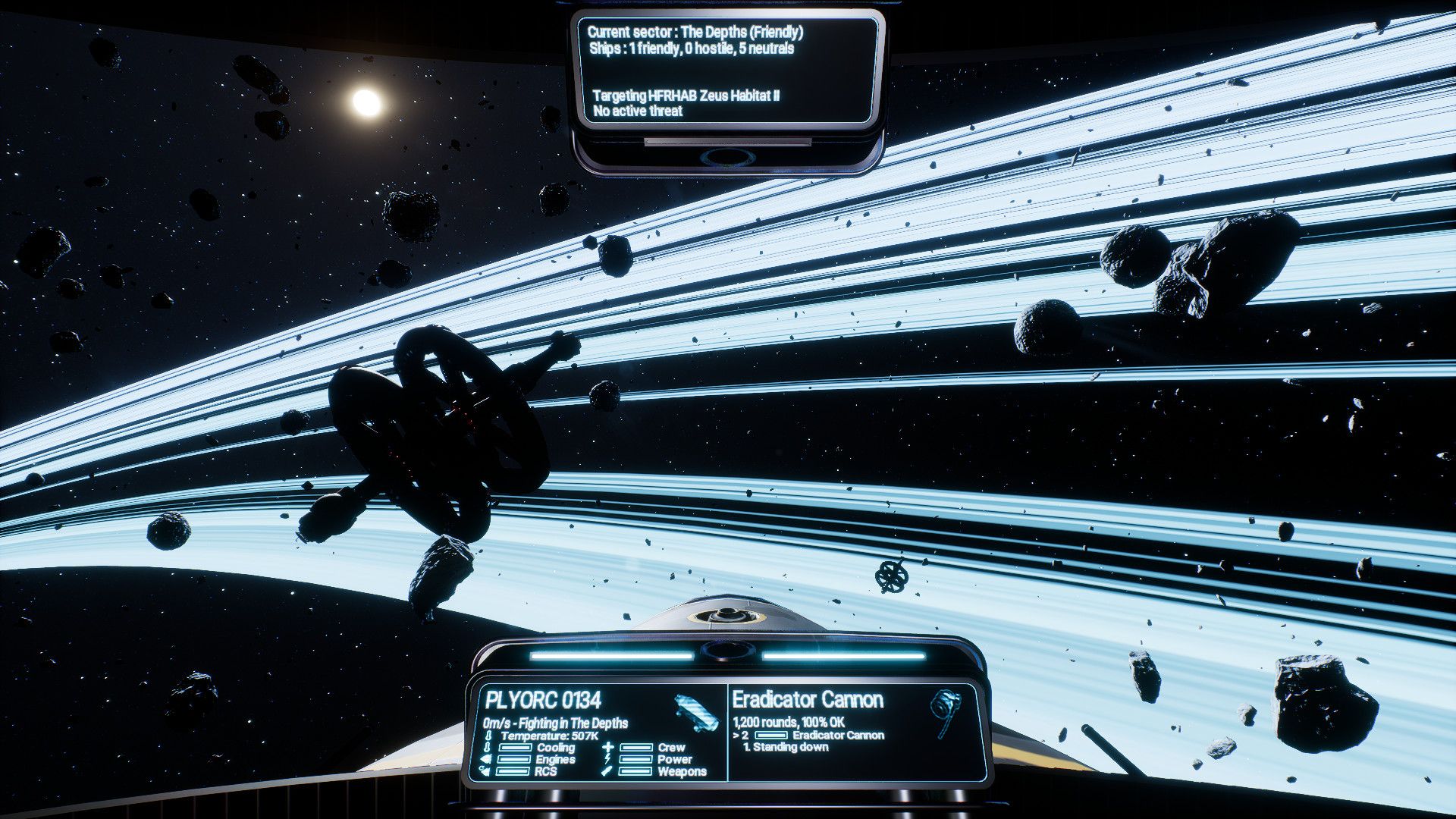This screenshot has height=819, width=1456.
Task: Click the RCS thruster icon
Action: click(485, 770)
